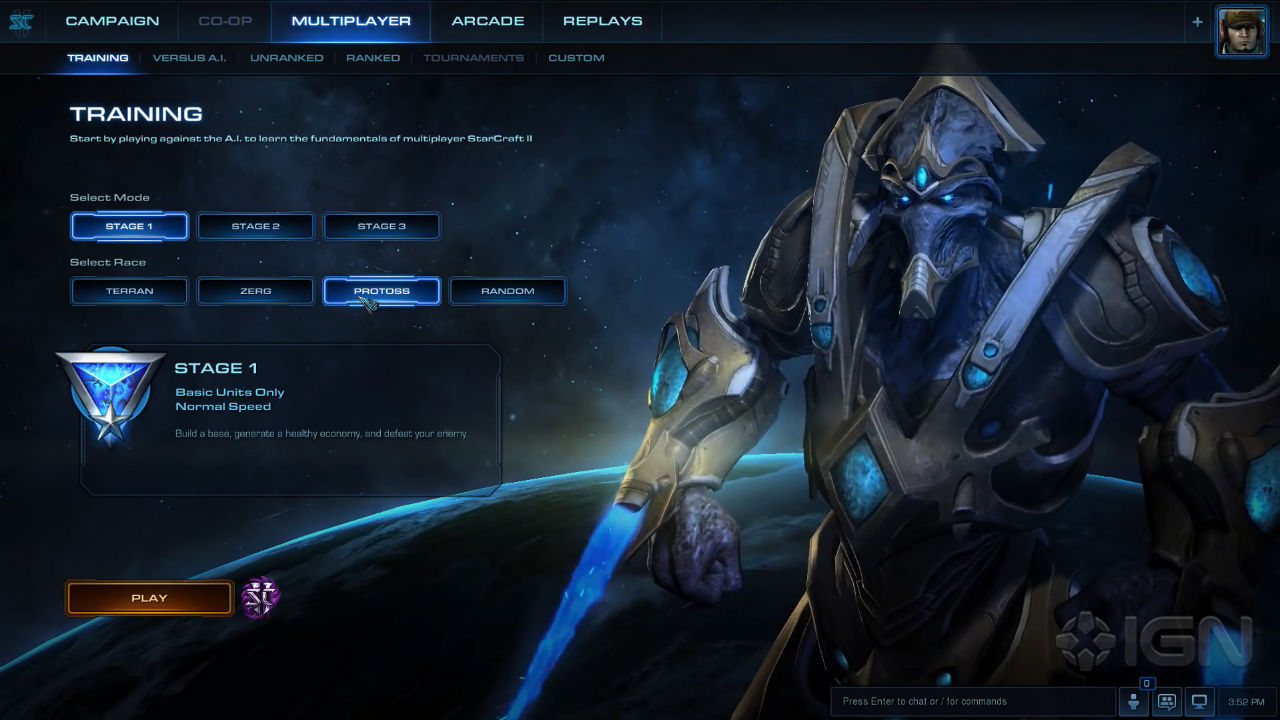The height and width of the screenshot is (720, 1280).
Task: Open the Campaign section
Action: tap(112, 21)
